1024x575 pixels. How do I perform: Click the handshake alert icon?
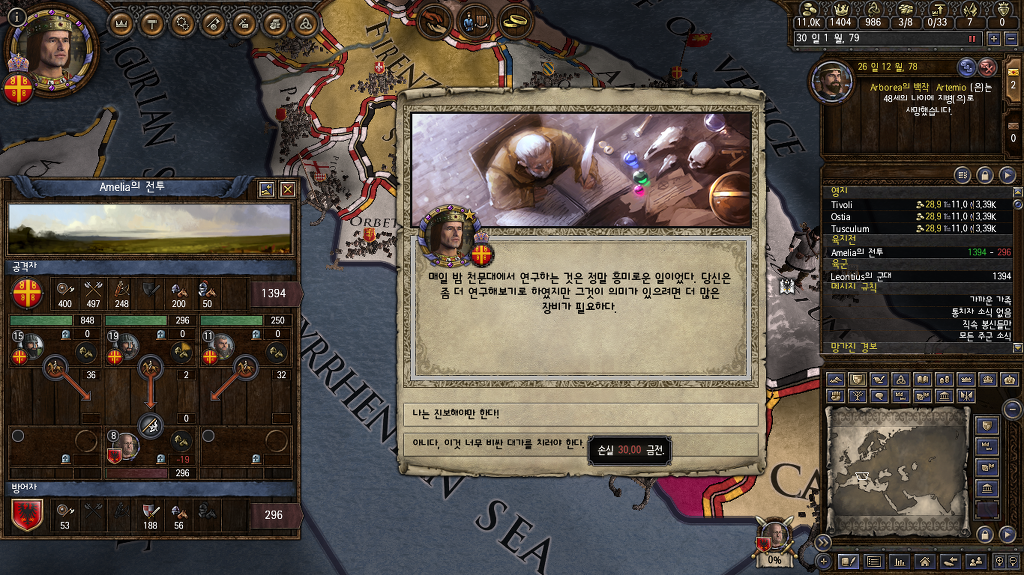click(x=433, y=21)
